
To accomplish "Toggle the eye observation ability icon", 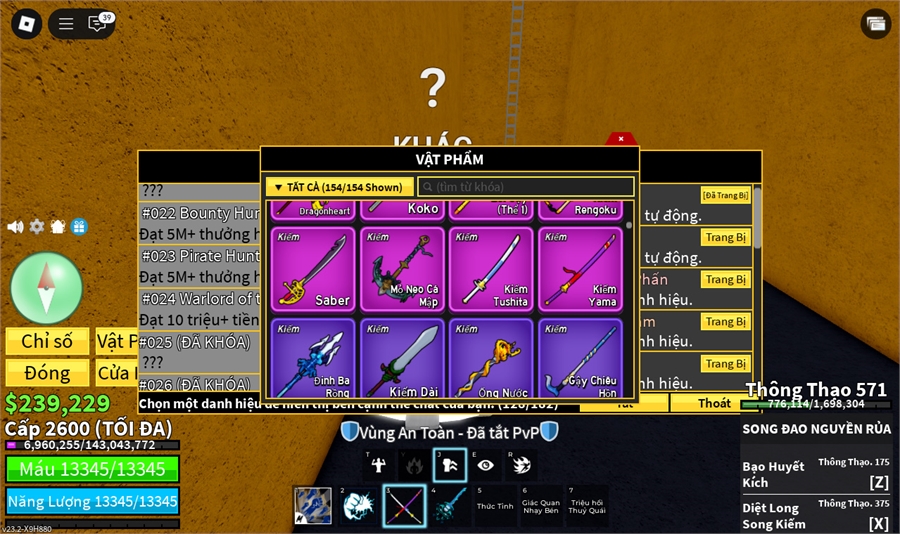I will pyautogui.click(x=485, y=464).
